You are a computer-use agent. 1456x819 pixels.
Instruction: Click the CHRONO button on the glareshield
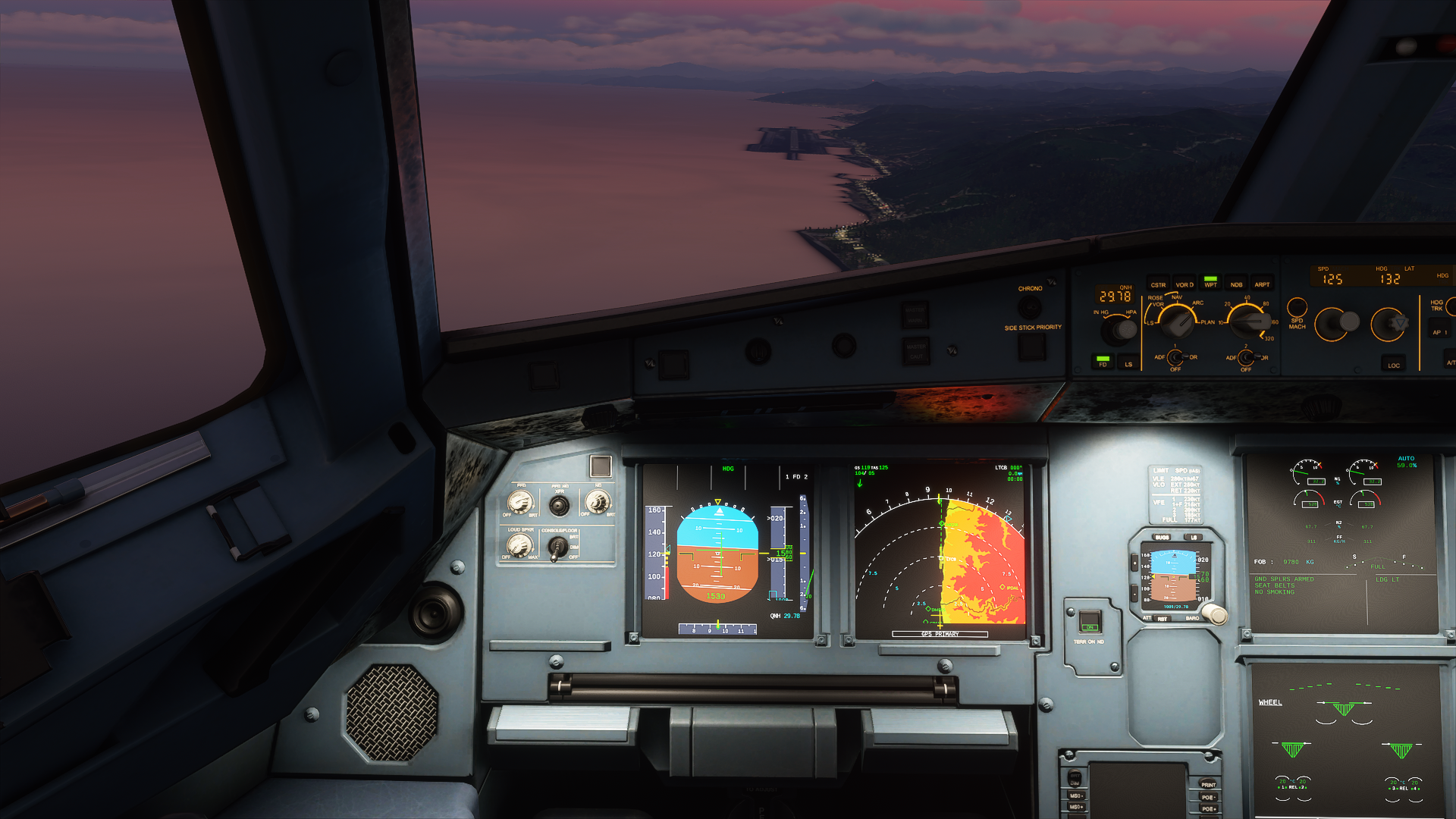tap(1029, 306)
